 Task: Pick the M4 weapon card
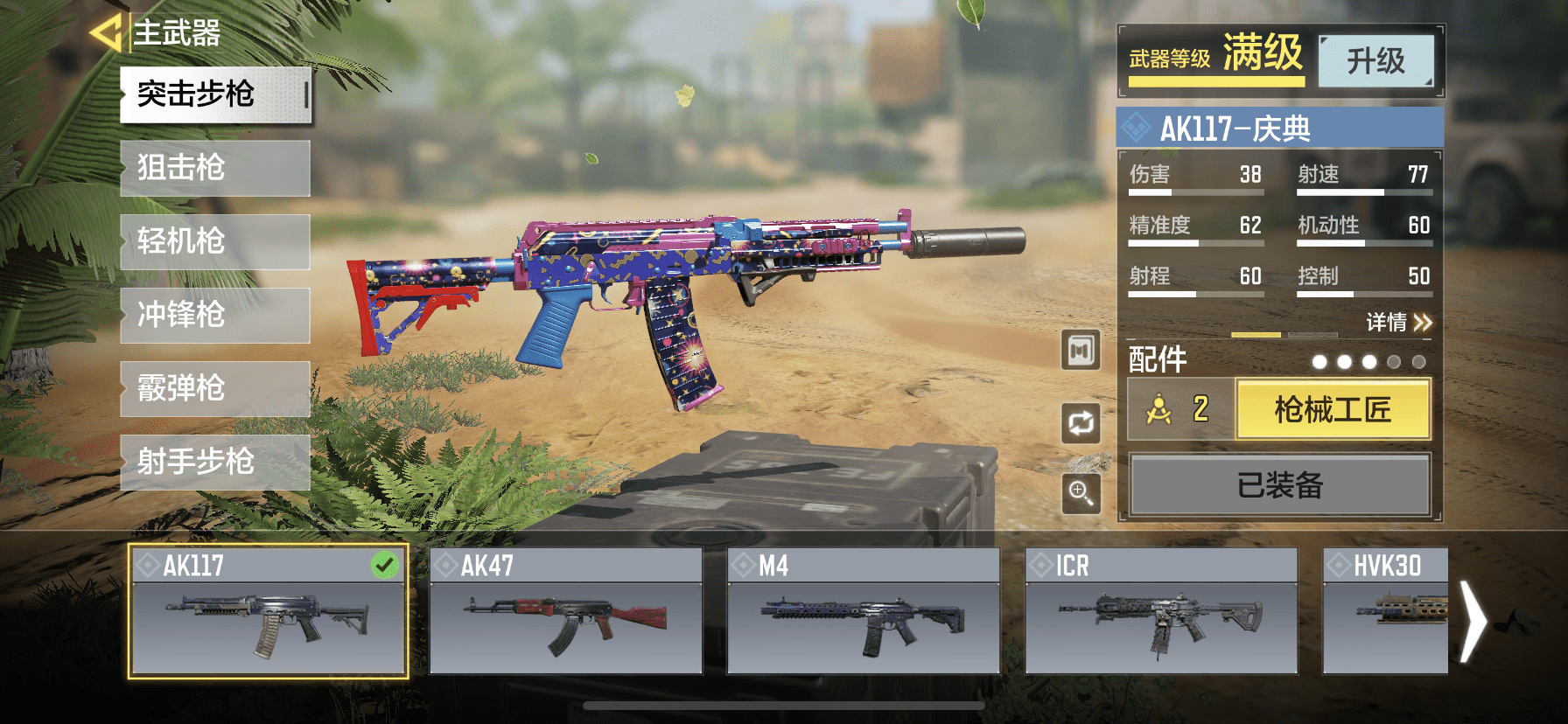point(863,612)
